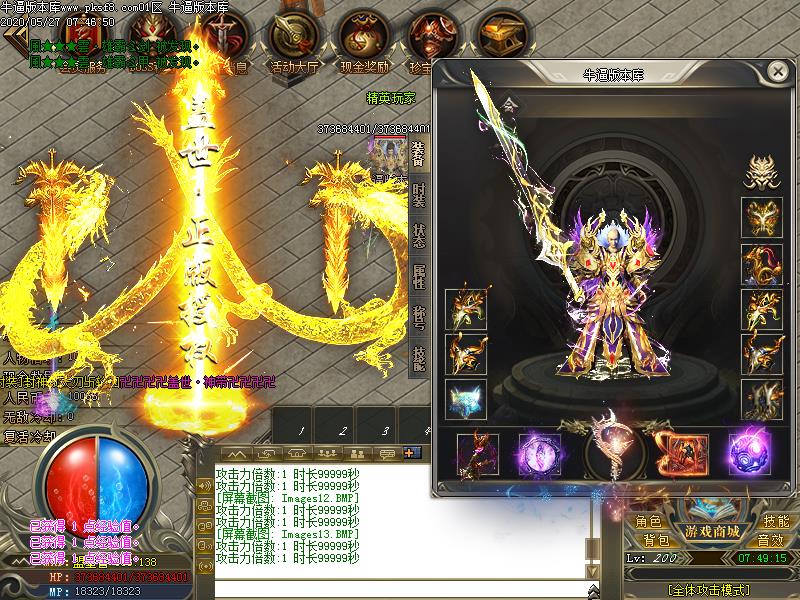Image resolution: width=800 pixels, height=600 pixels.
Task: Open the 技能 skills button near game shop
Action: click(776, 521)
